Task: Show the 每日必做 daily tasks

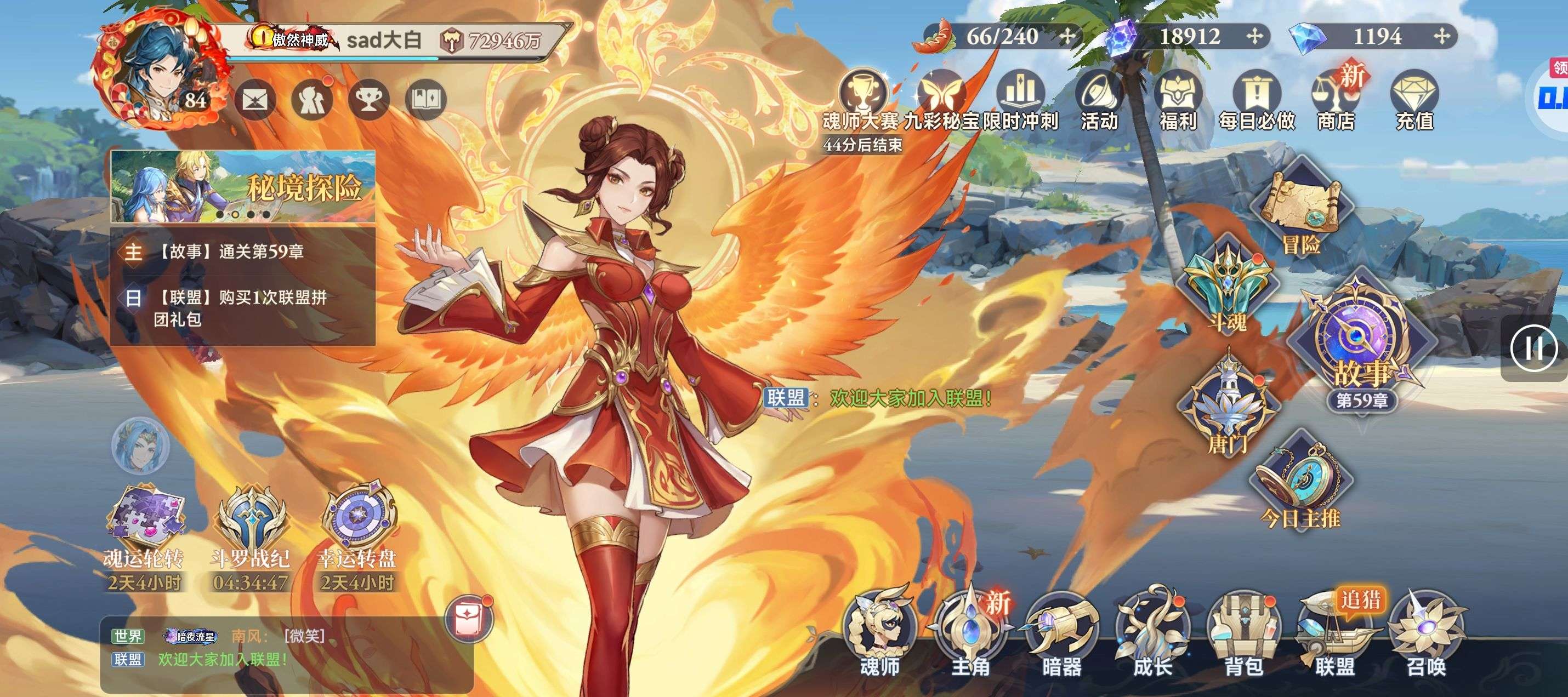Action: 1257,100
